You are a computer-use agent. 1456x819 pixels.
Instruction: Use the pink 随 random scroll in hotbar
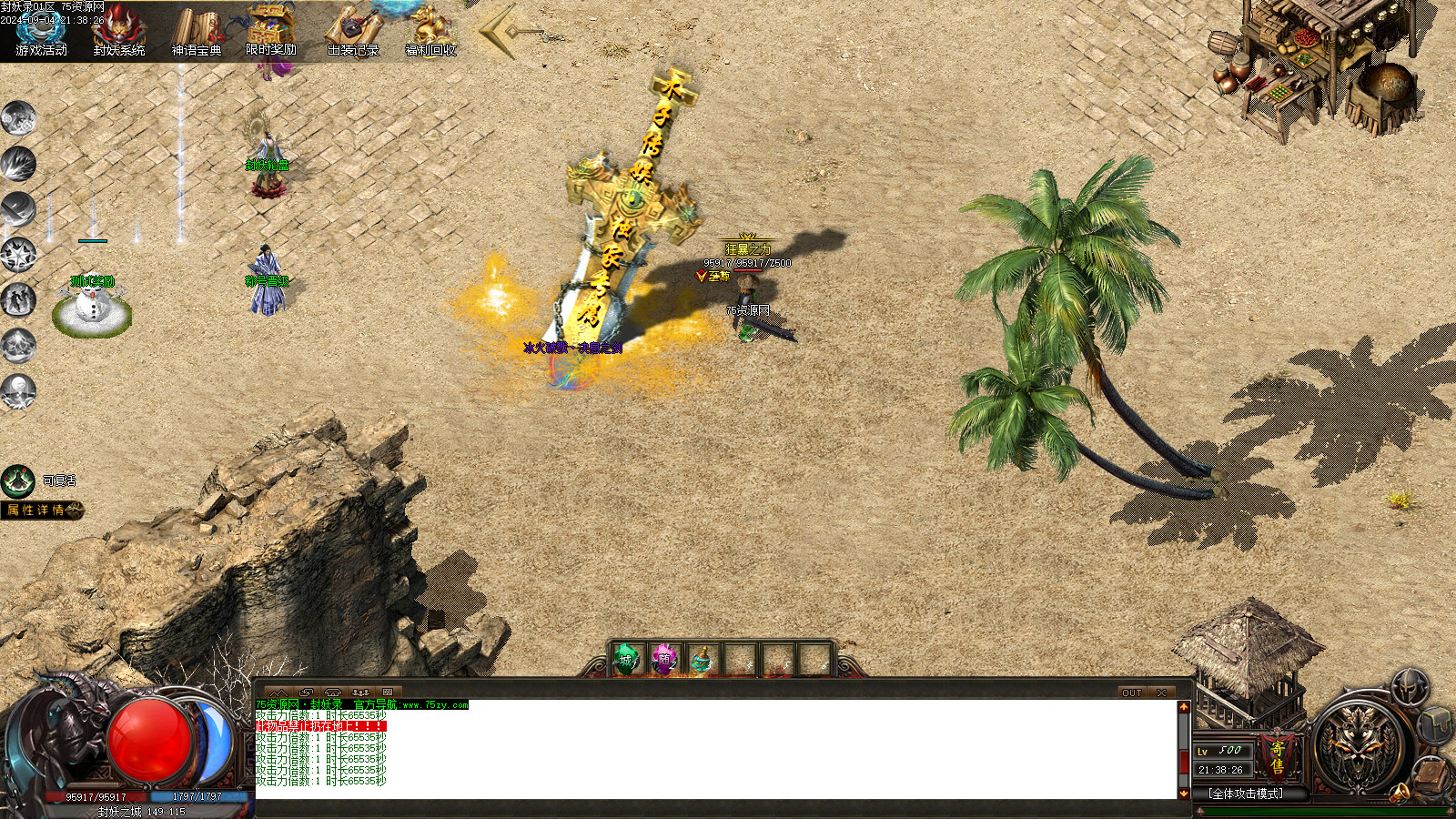point(664,660)
